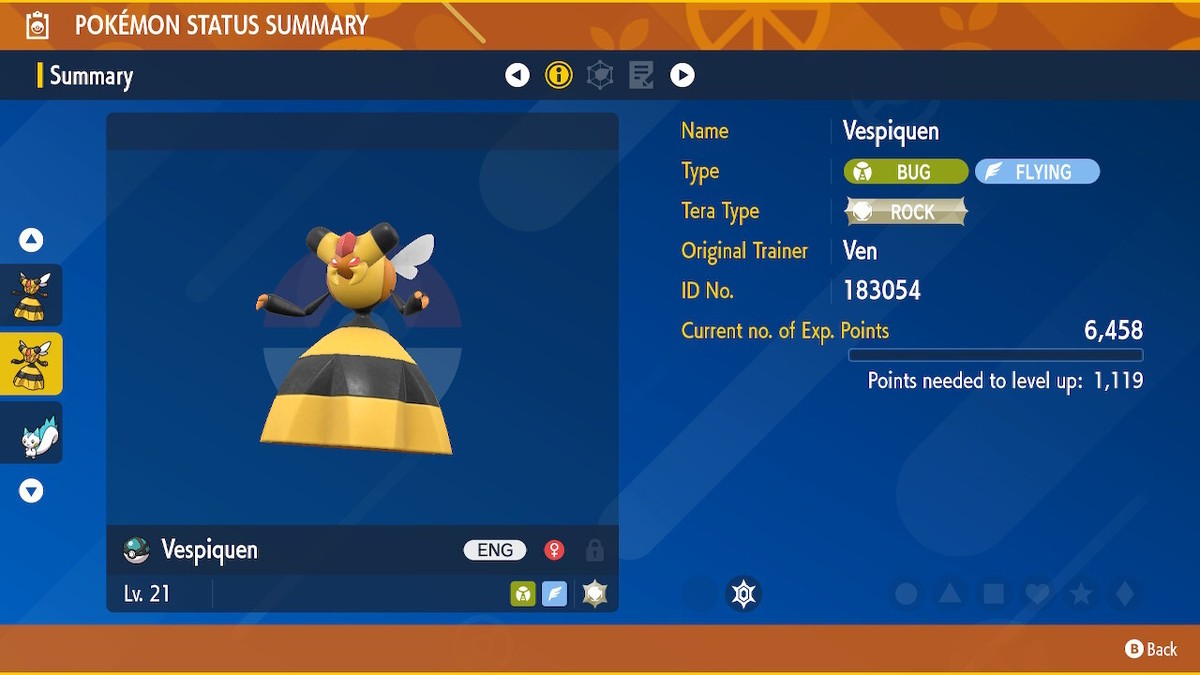Toggle the star marking
This screenshot has height=675, width=1200.
(x=1081, y=594)
